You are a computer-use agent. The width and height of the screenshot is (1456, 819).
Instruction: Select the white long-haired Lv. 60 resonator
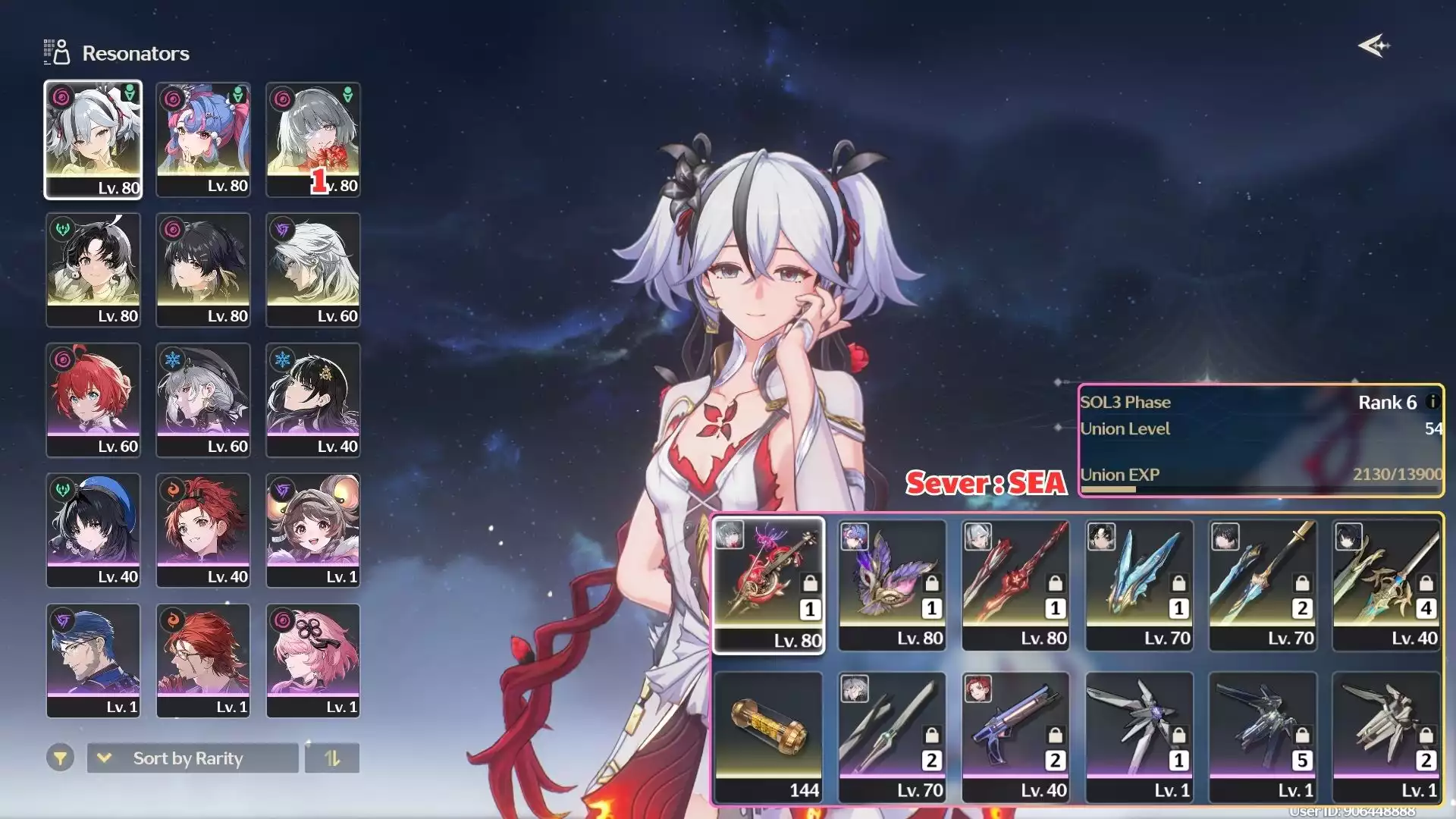coord(312,270)
